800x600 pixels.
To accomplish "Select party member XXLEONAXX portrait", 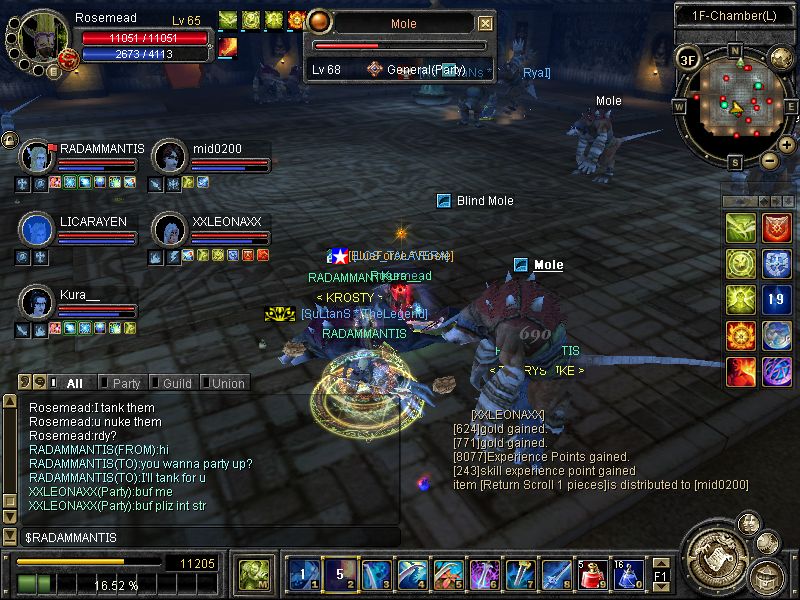I will pyautogui.click(x=169, y=230).
